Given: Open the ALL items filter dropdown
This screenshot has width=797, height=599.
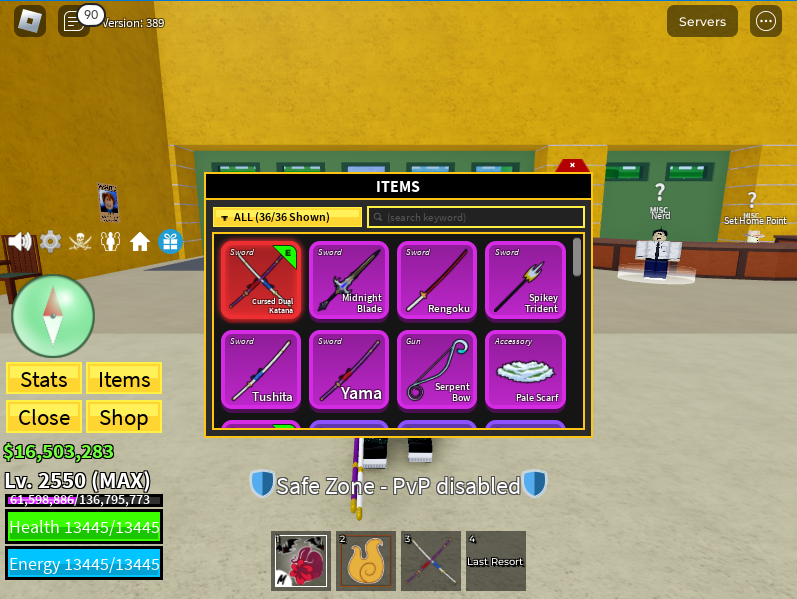Looking at the screenshot, I should pos(287,217).
